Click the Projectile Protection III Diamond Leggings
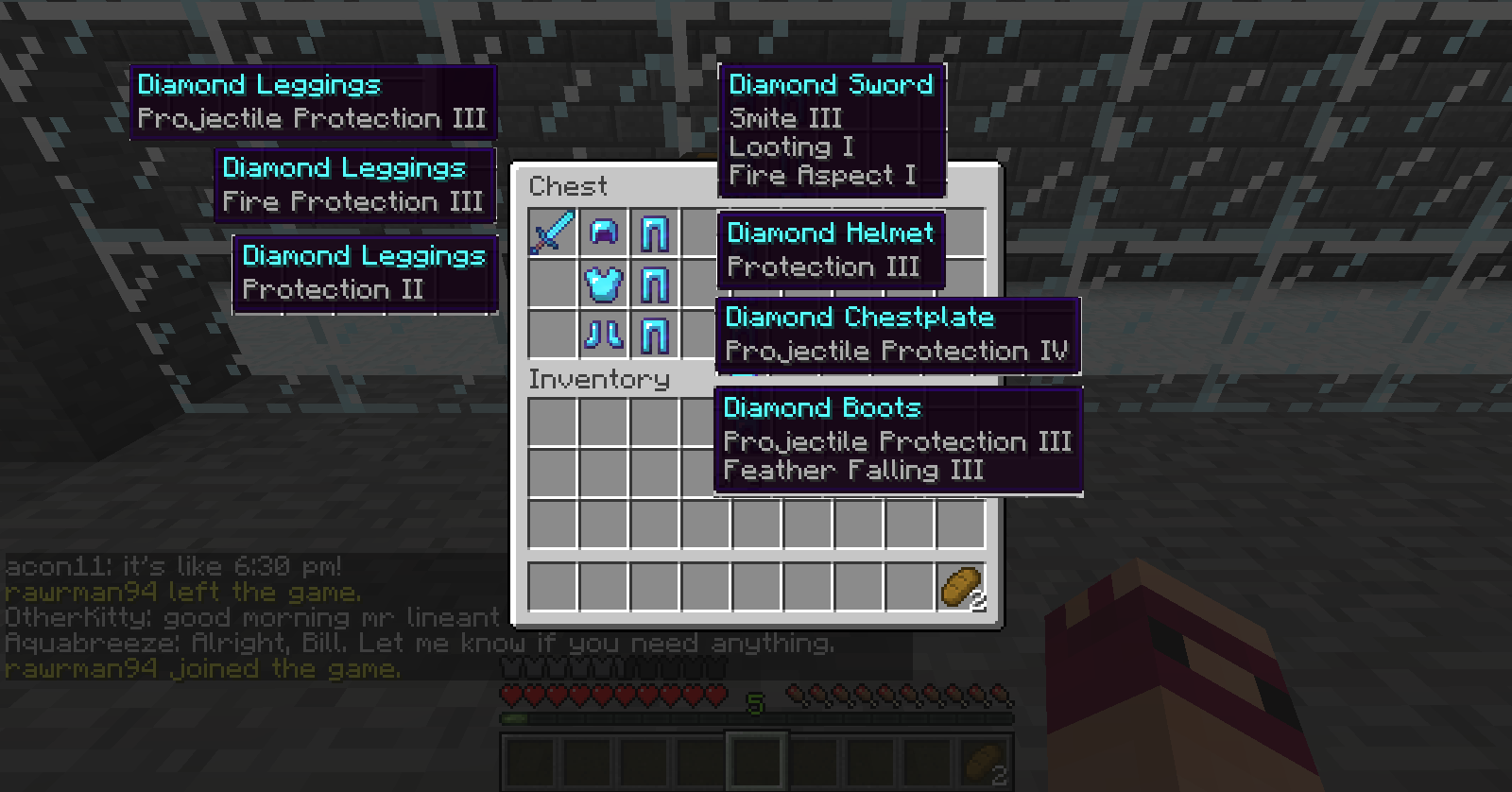The height and width of the screenshot is (792, 1512). click(x=654, y=232)
